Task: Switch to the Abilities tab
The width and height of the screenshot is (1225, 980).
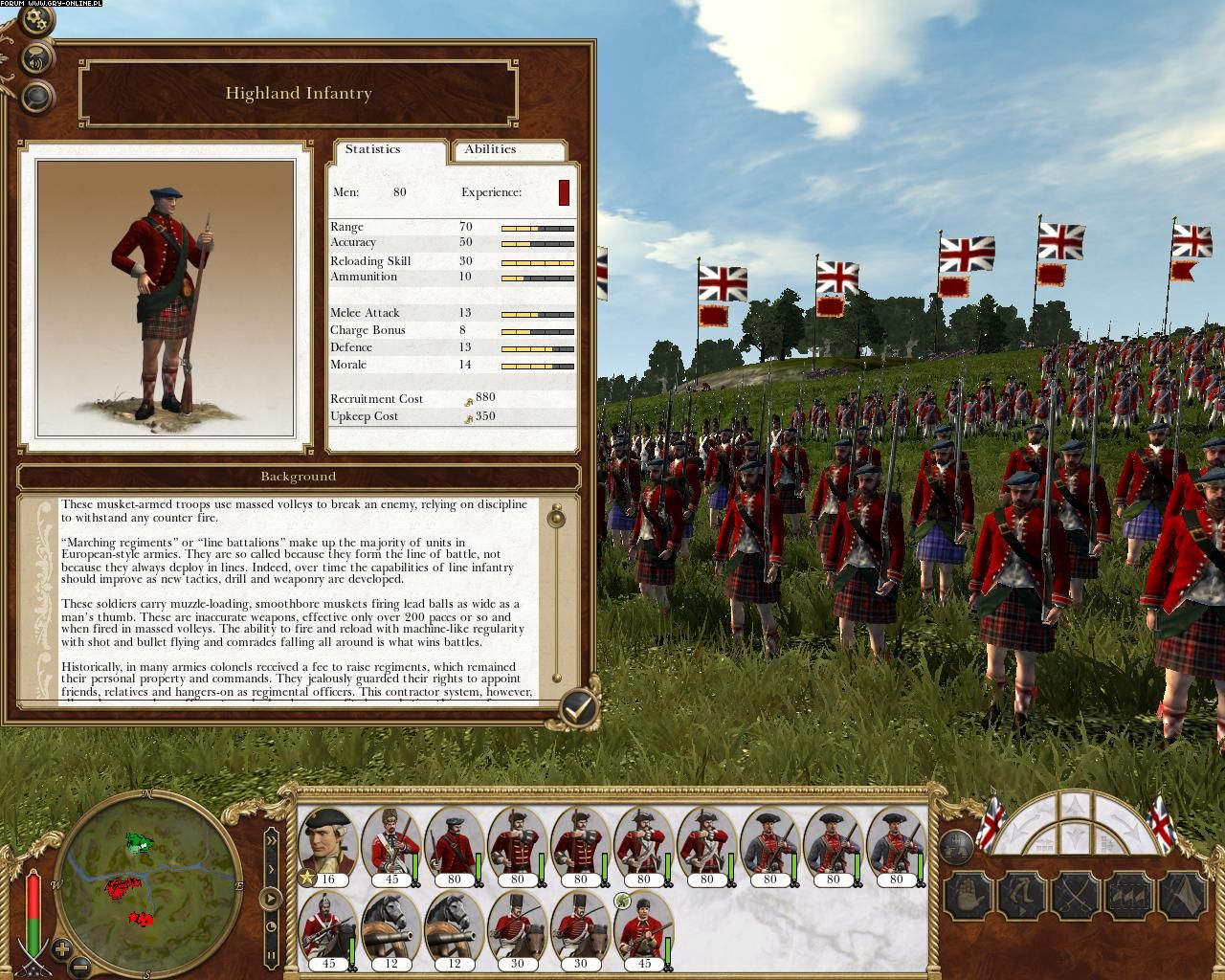Action: (490, 149)
